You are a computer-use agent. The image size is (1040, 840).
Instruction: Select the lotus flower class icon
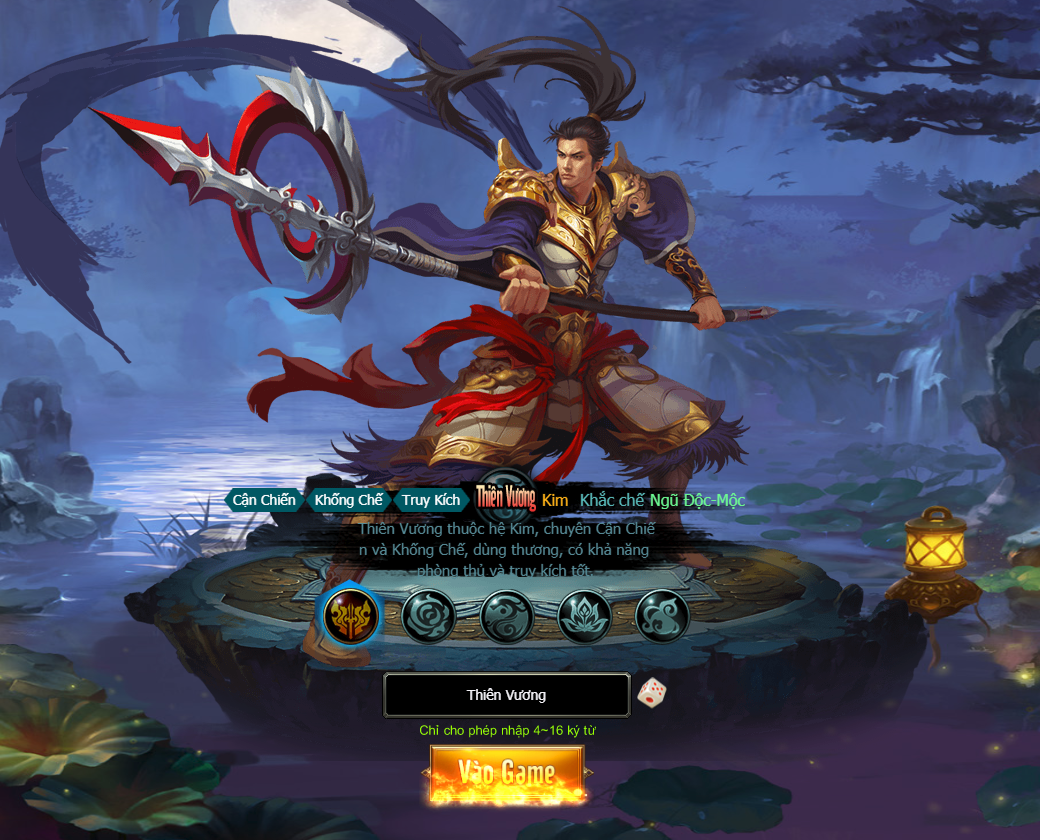(x=585, y=616)
